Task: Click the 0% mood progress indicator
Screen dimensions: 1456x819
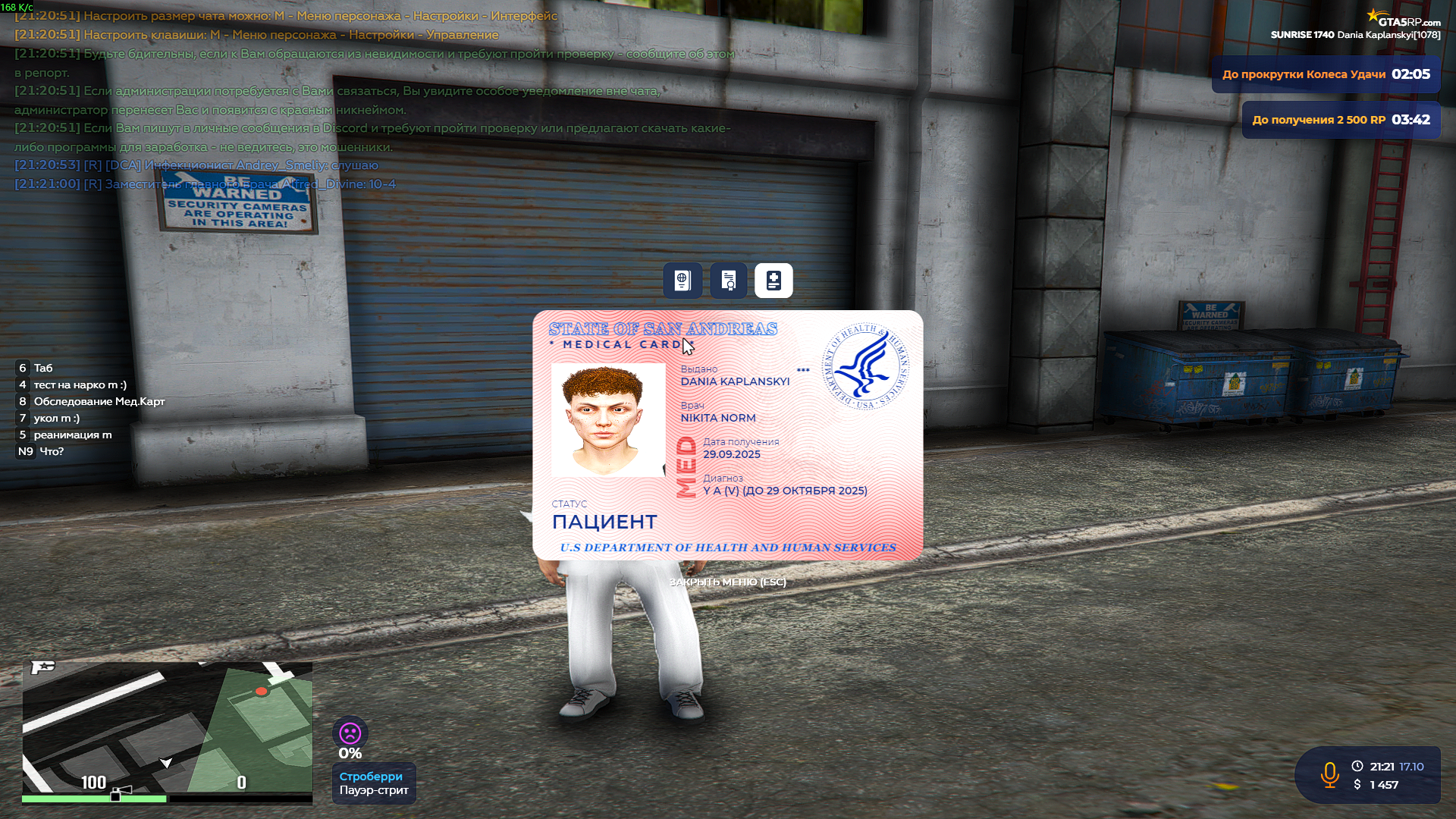Action: pyautogui.click(x=350, y=753)
